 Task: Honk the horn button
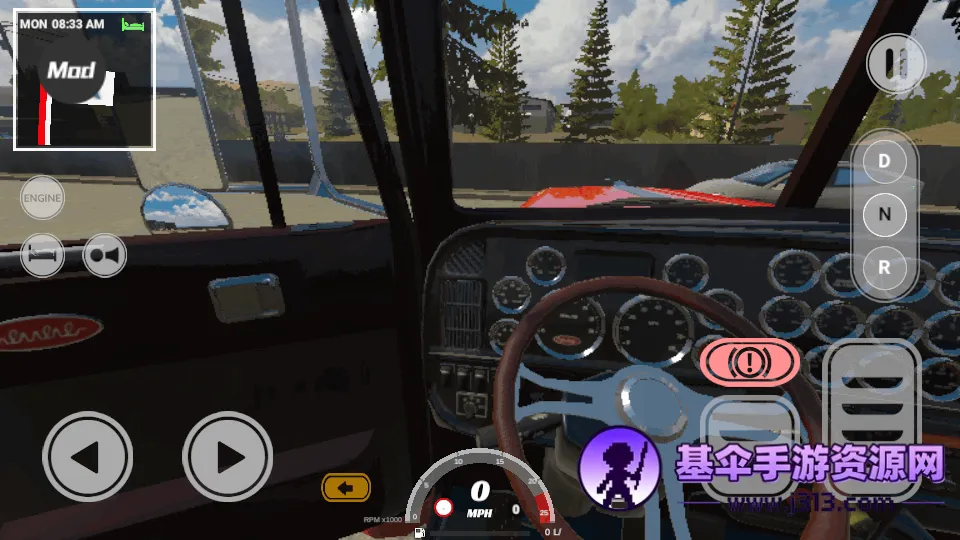(x=105, y=255)
